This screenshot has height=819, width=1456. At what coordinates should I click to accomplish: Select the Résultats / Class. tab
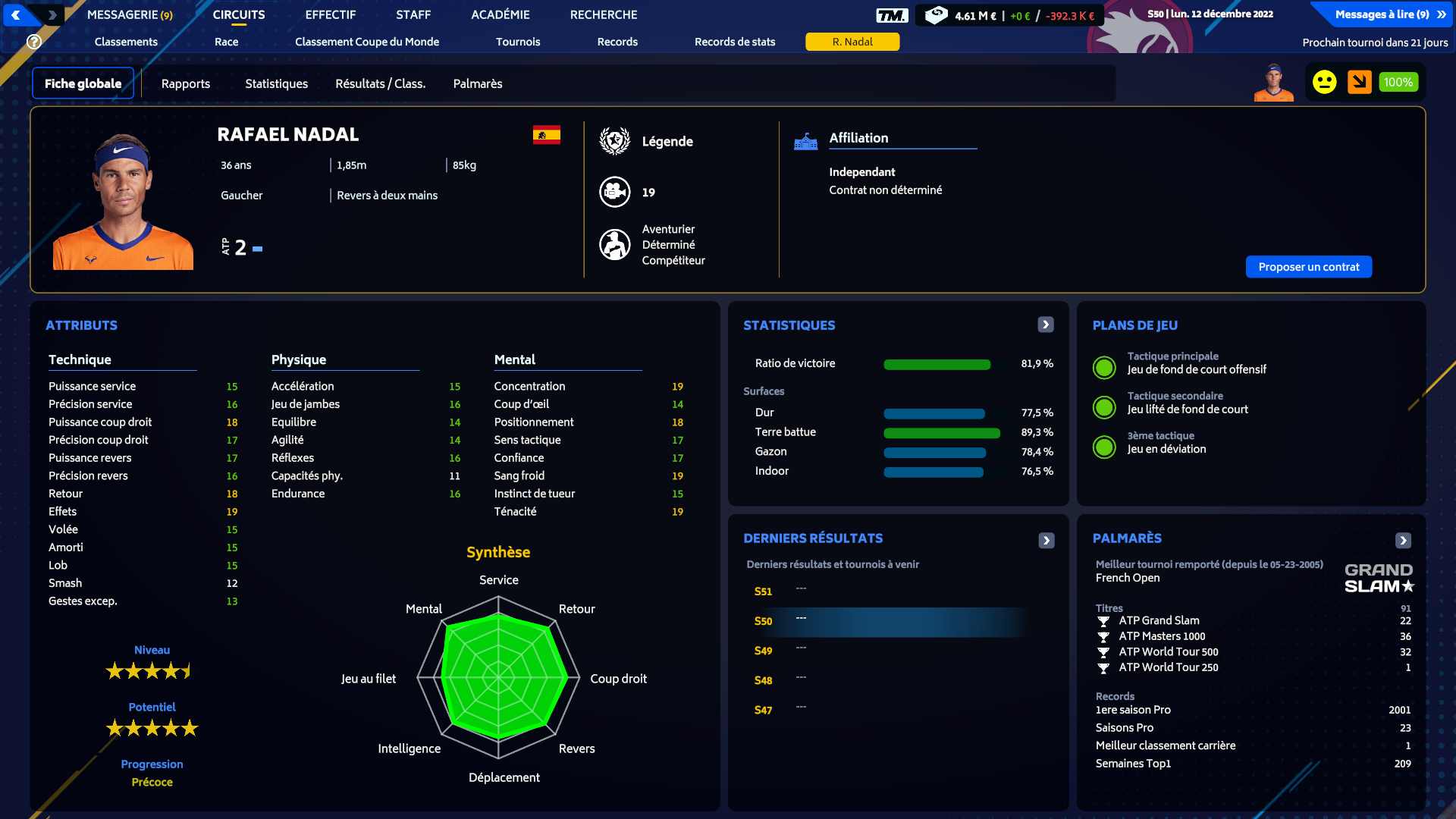[x=380, y=83]
